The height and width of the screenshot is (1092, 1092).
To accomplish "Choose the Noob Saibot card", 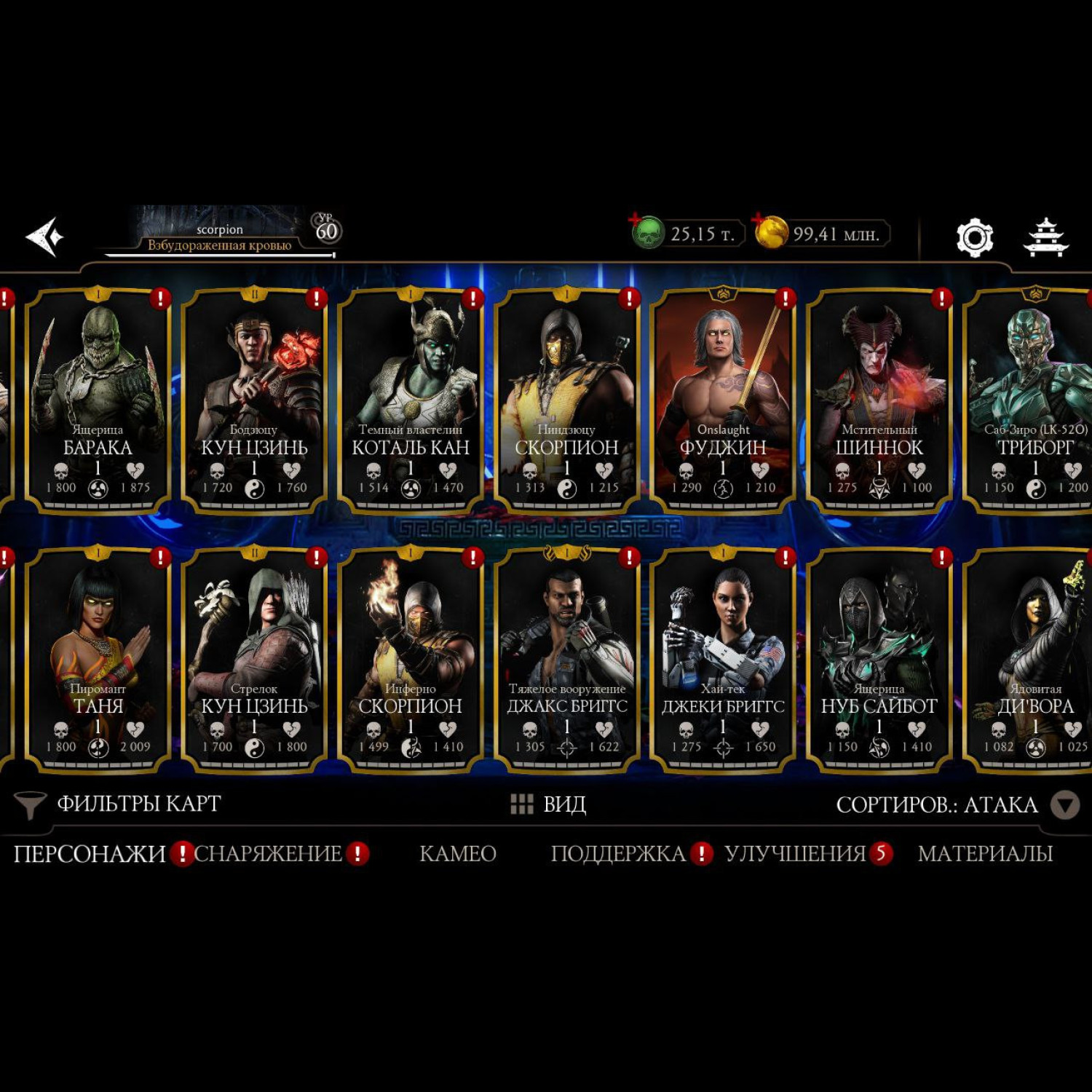I will pos(879,659).
